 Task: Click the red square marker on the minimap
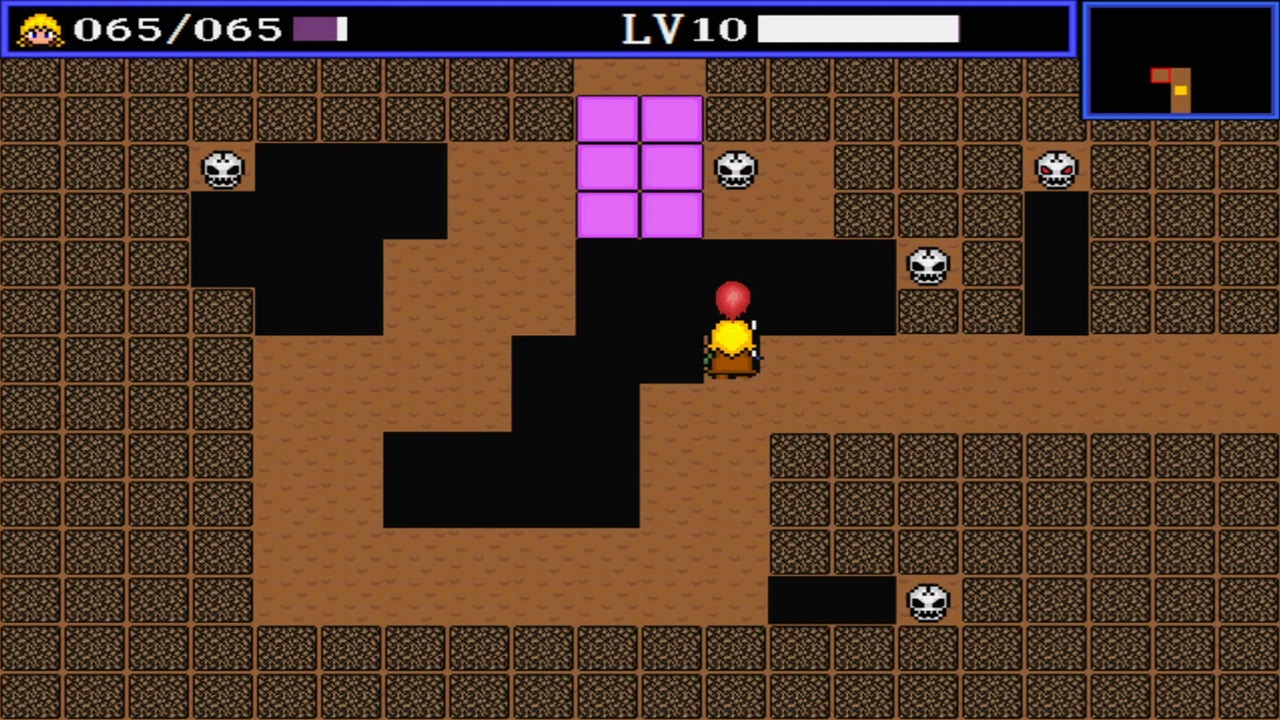[1162, 75]
